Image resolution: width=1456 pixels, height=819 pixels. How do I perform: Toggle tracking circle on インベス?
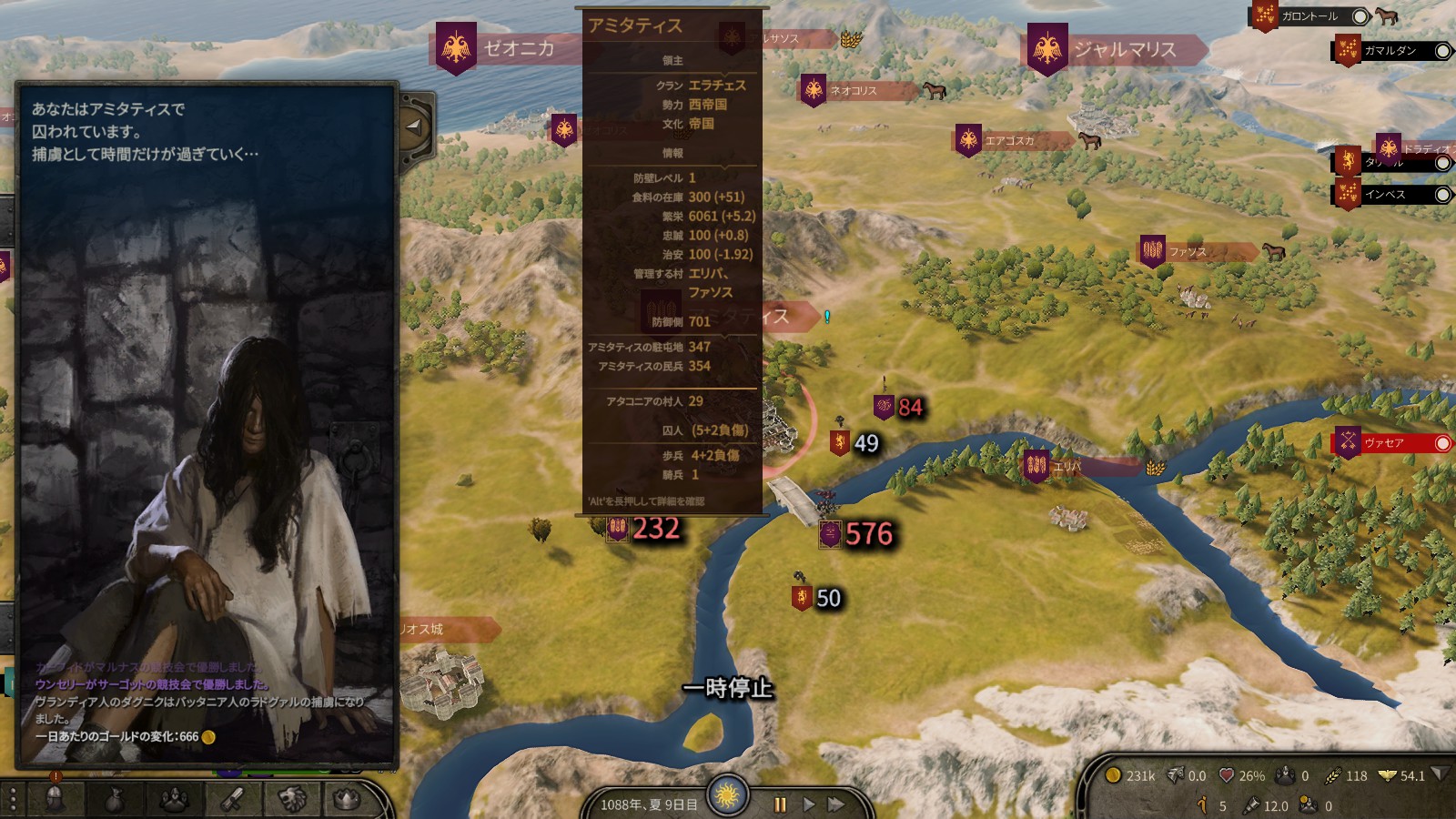[x=1442, y=195]
